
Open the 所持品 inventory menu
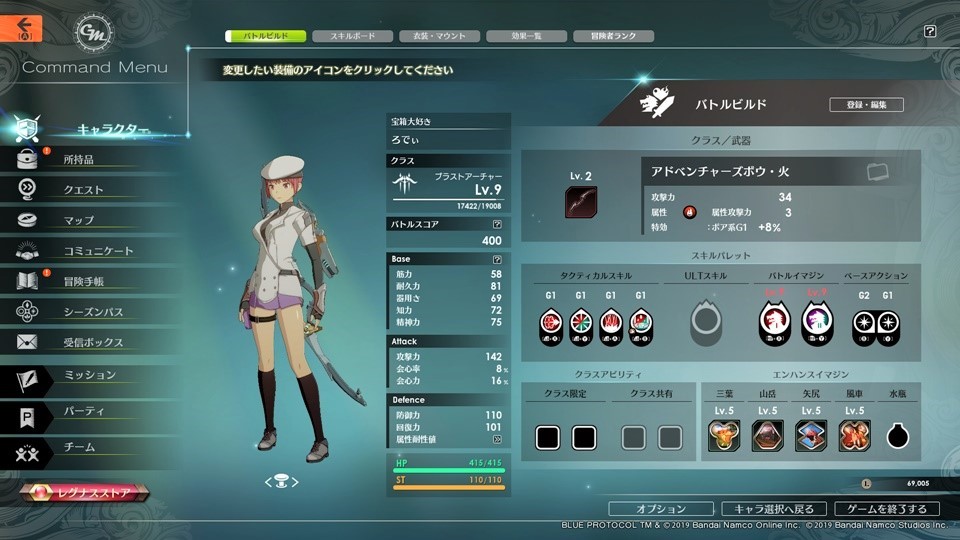tap(78, 160)
